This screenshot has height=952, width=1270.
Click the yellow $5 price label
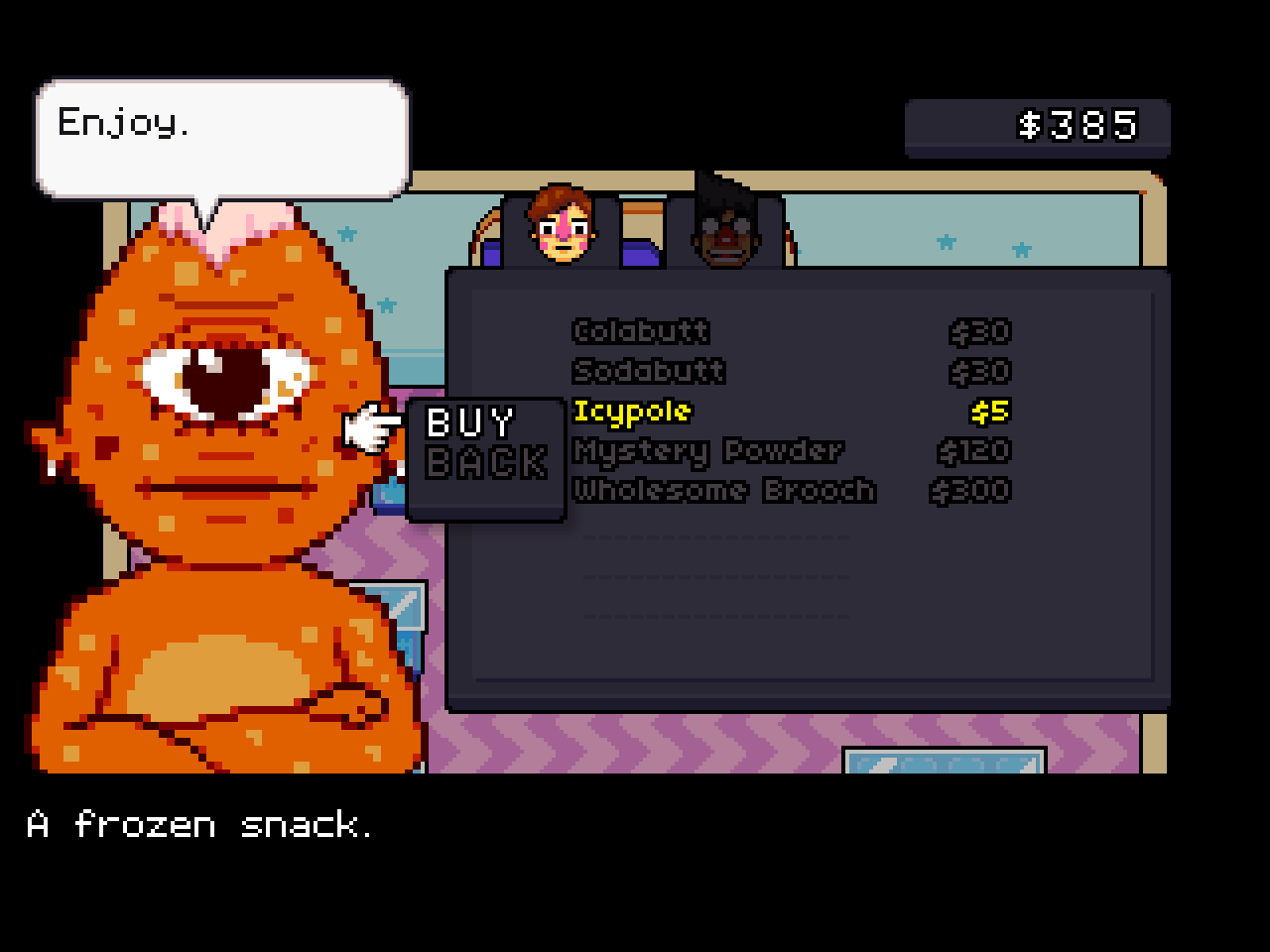[994, 412]
